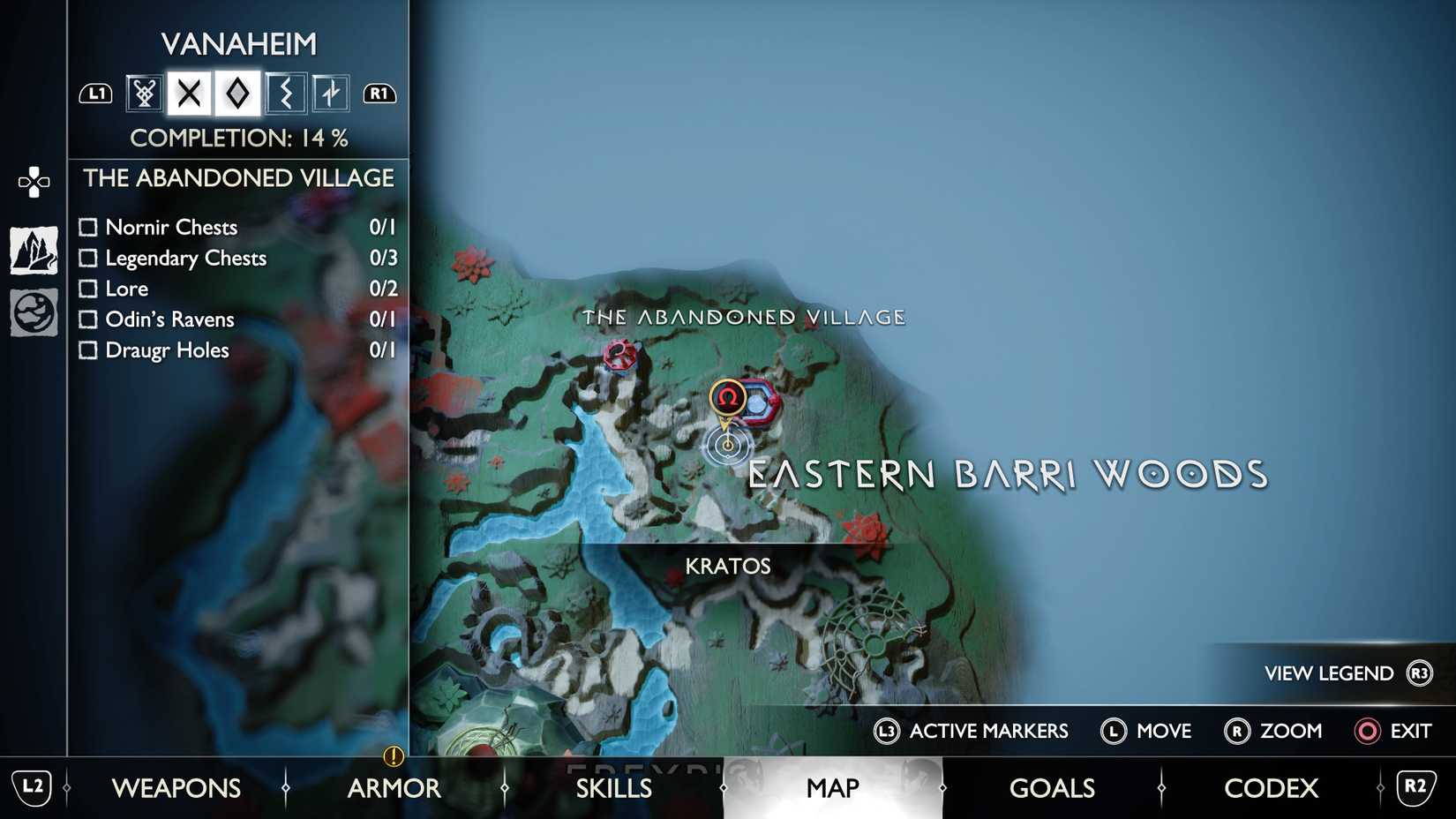Select the diamond realm rune icon
This screenshot has height=819, width=1456.
coord(238,92)
